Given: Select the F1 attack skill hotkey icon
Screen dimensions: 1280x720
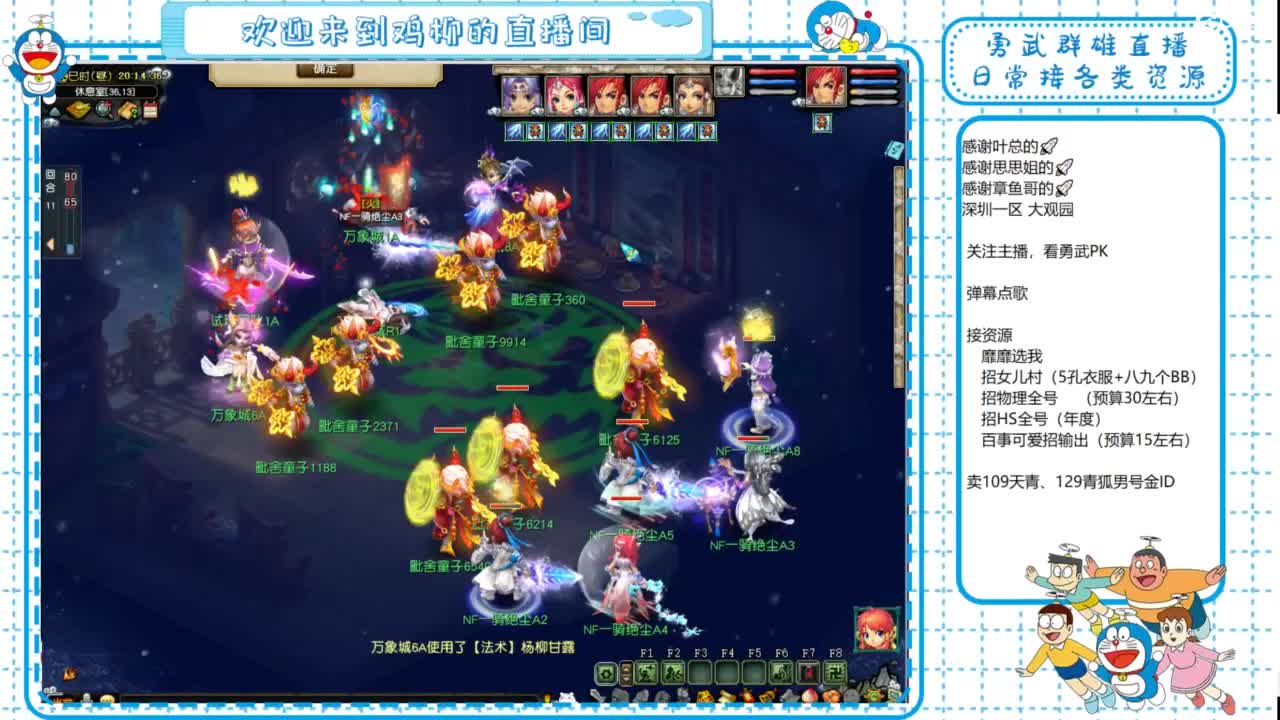Looking at the screenshot, I should (645, 672).
